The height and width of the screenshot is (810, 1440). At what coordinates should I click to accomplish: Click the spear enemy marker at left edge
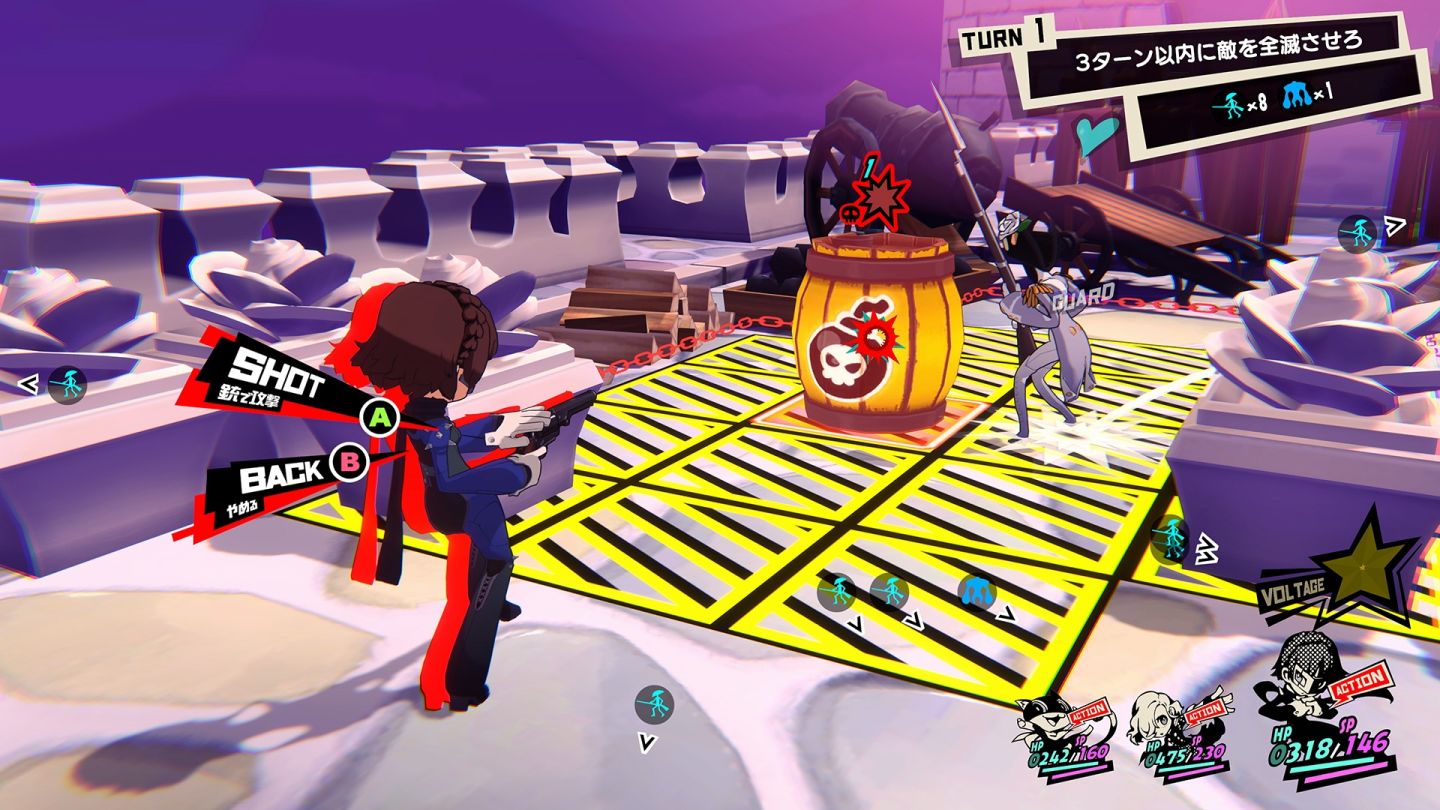(67, 384)
